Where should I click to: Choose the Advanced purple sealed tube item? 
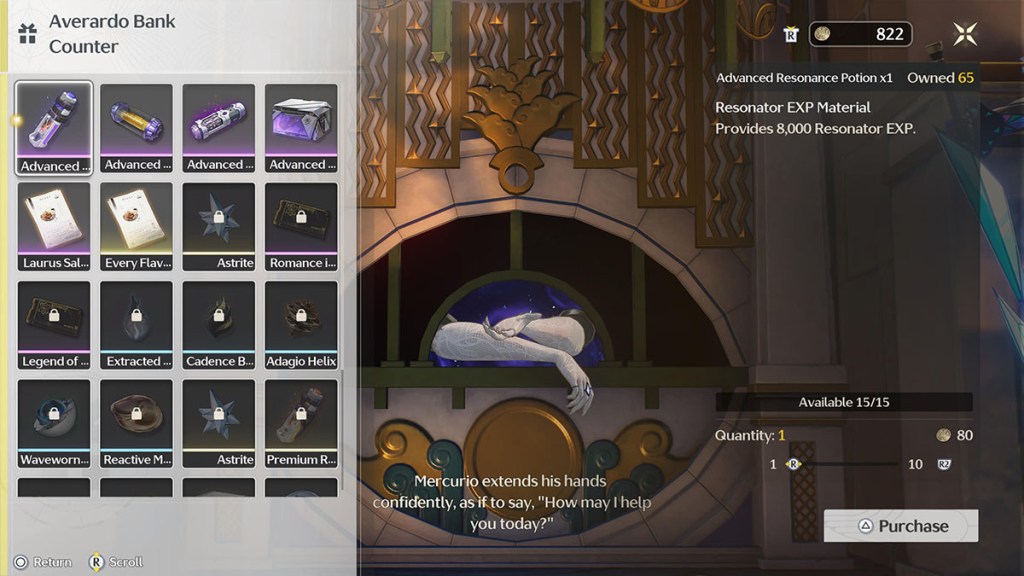pos(218,128)
